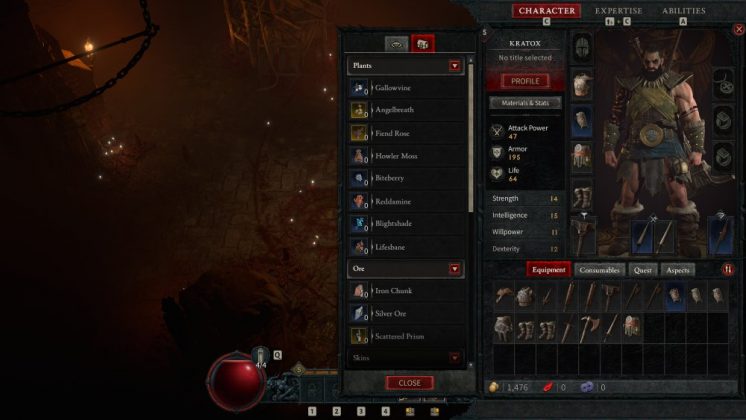
Task: View the character Profile
Action: pos(525,81)
